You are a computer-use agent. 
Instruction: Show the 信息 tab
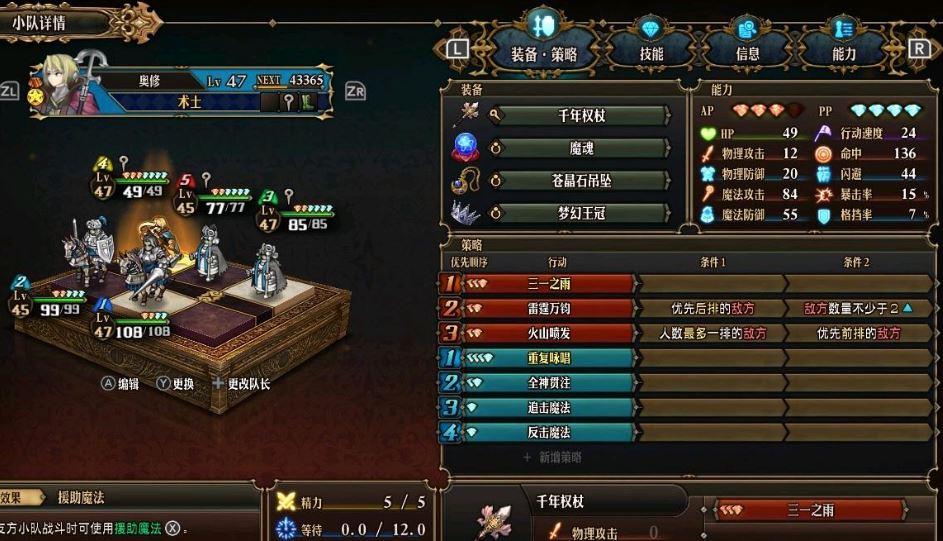point(747,54)
